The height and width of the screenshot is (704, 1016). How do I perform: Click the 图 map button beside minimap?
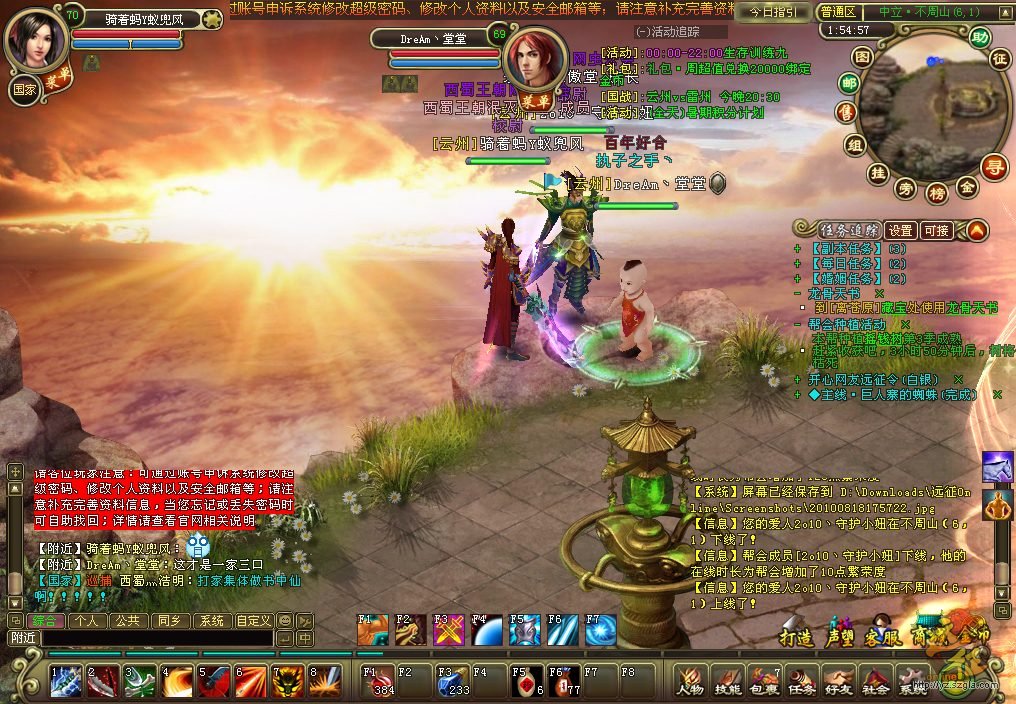[862, 57]
